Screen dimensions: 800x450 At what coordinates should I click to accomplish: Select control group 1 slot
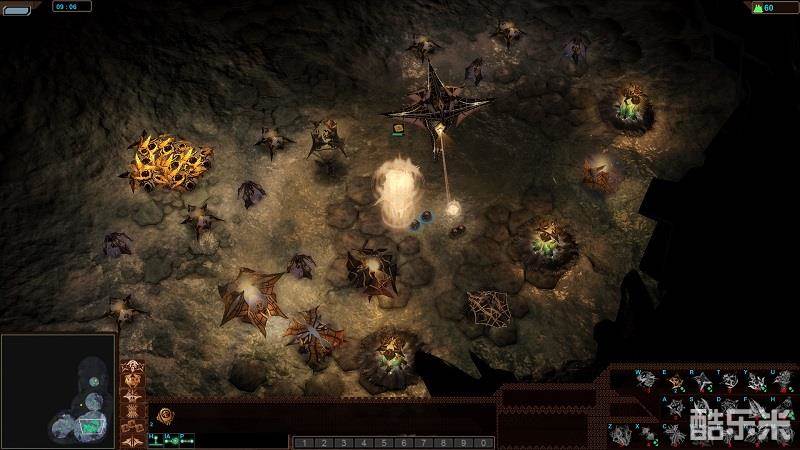tap(301, 442)
